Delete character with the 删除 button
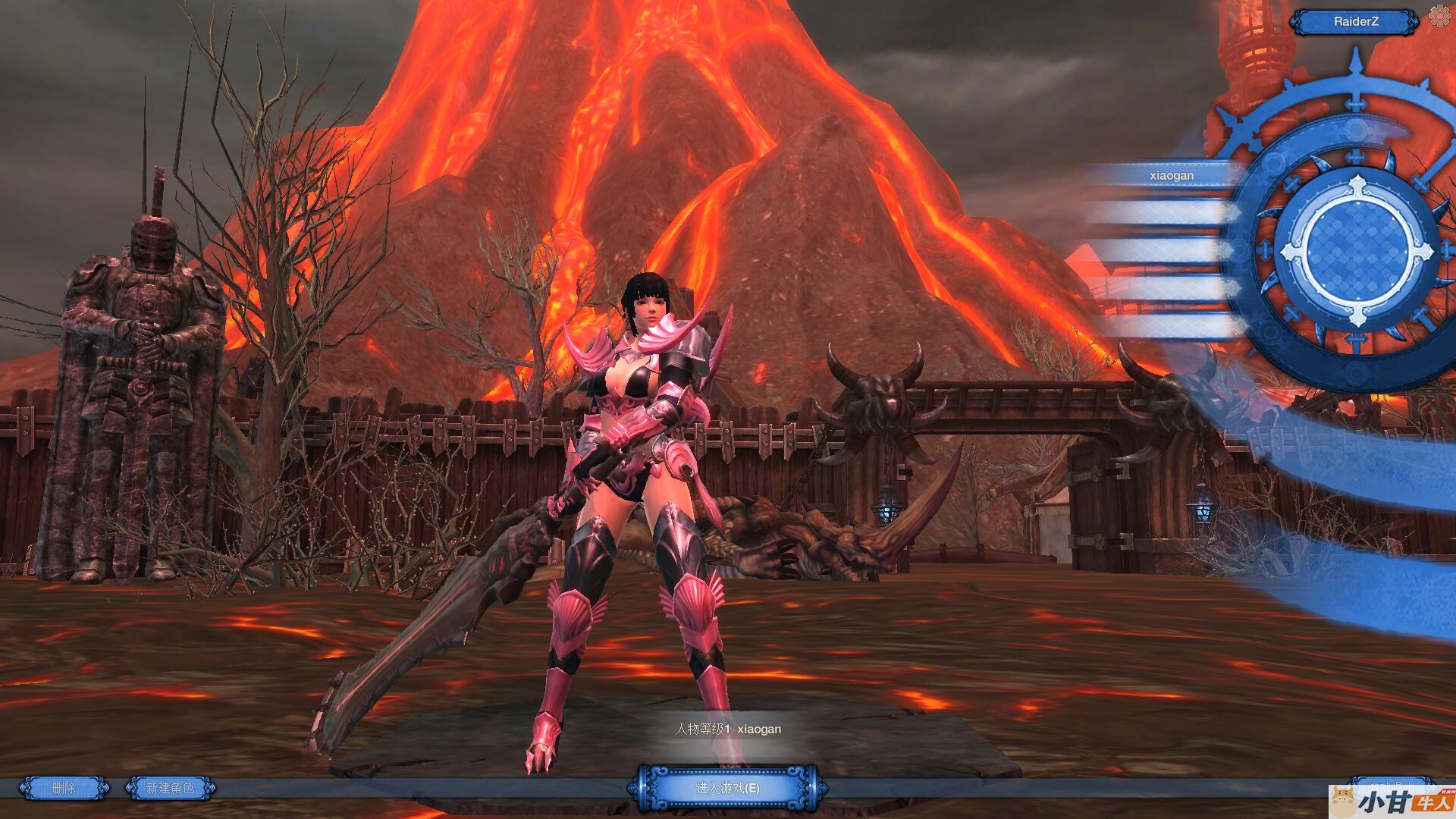Image resolution: width=1456 pixels, height=819 pixels. point(64,789)
